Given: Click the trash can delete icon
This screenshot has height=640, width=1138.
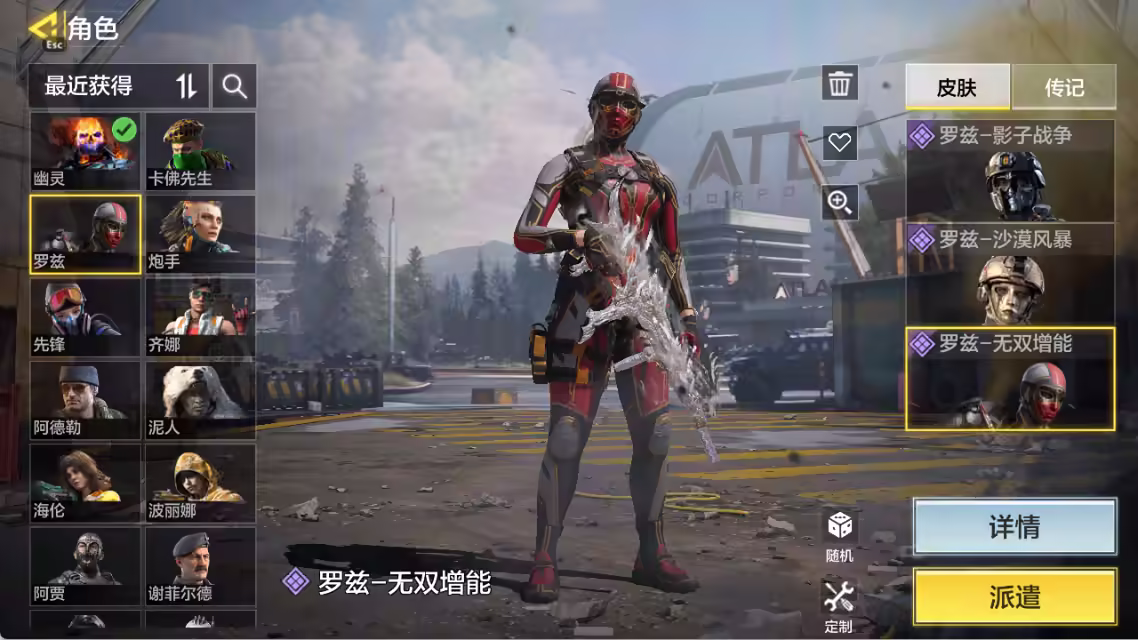Looking at the screenshot, I should pos(840,83).
